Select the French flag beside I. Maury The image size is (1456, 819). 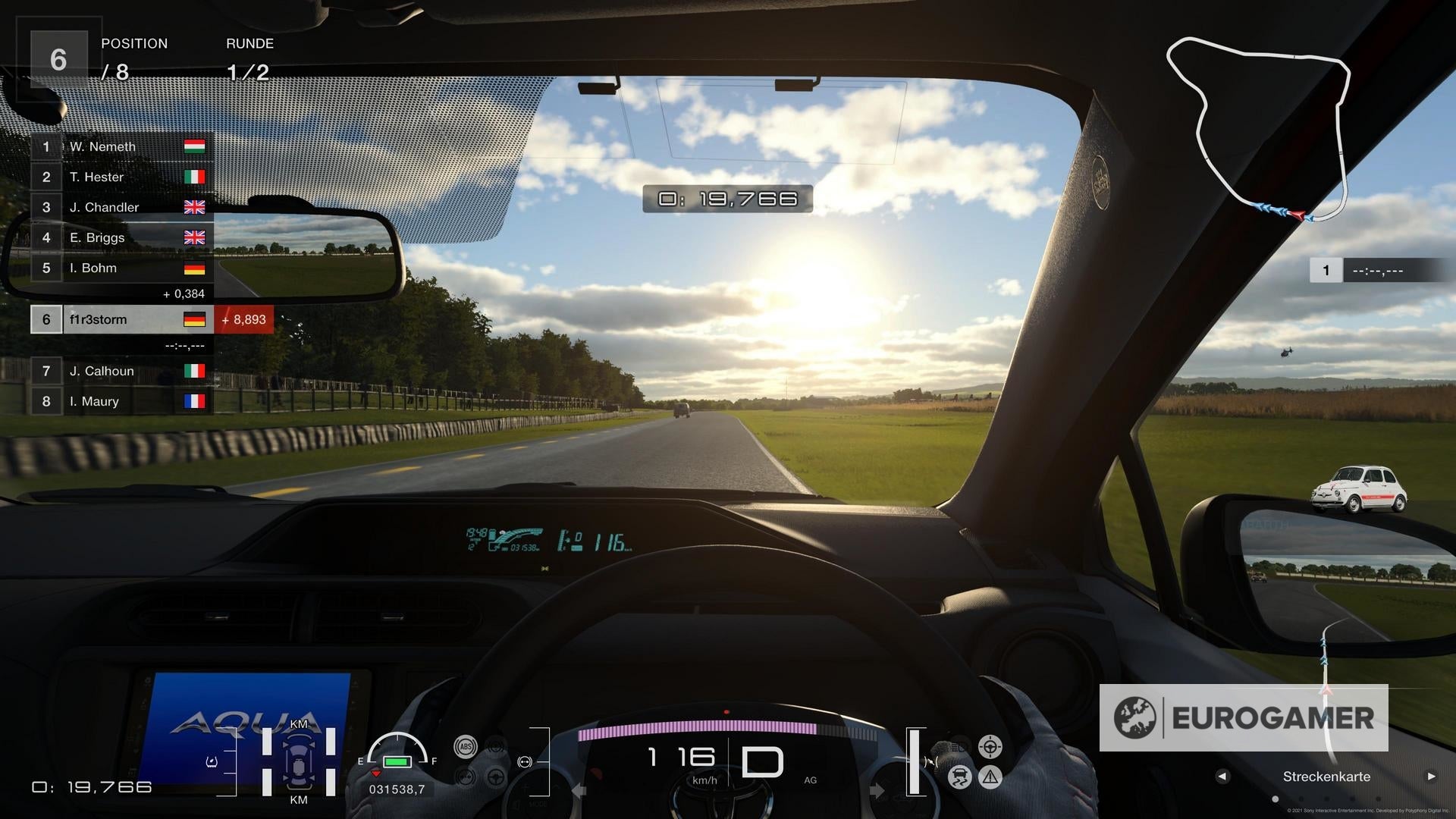[194, 401]
